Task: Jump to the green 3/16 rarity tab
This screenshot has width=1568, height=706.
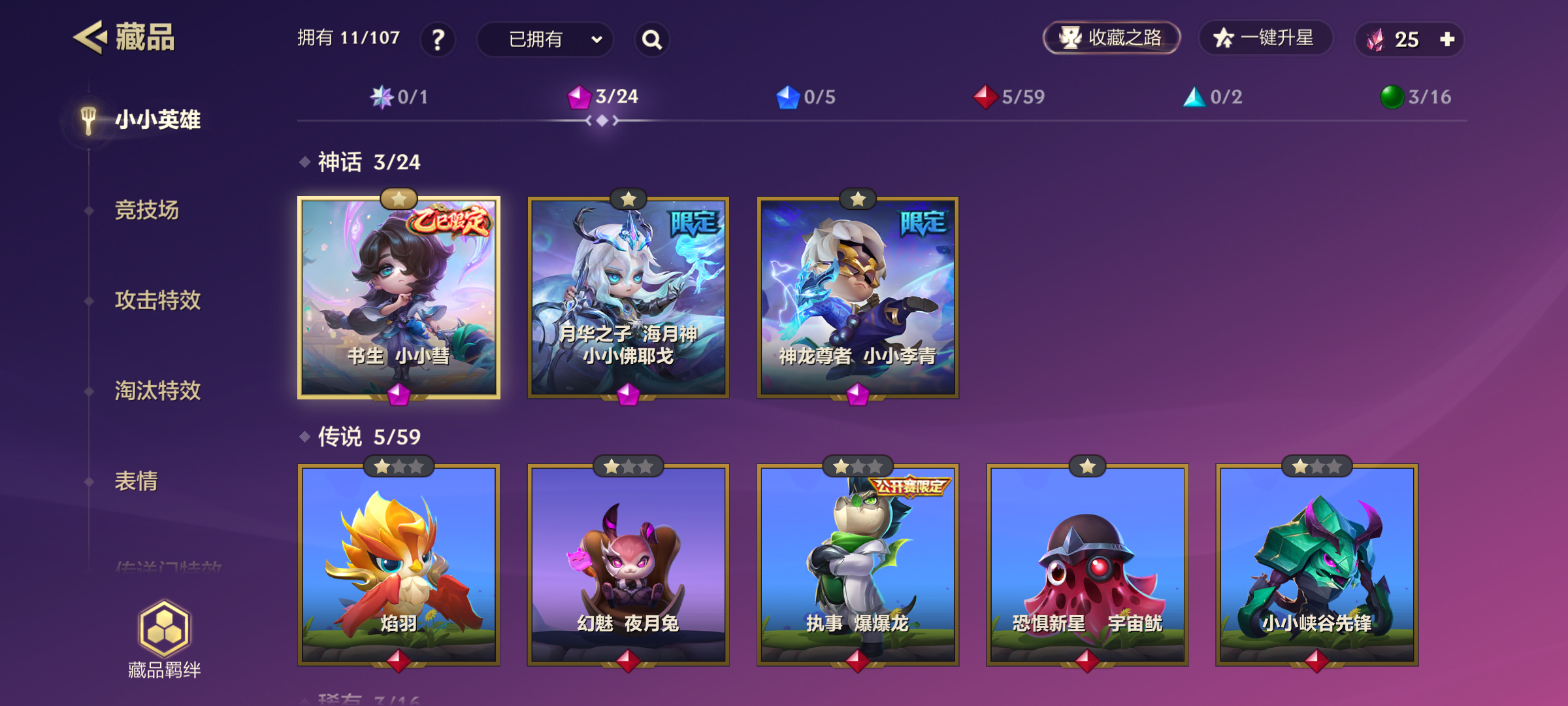Action: point(1416,97)
